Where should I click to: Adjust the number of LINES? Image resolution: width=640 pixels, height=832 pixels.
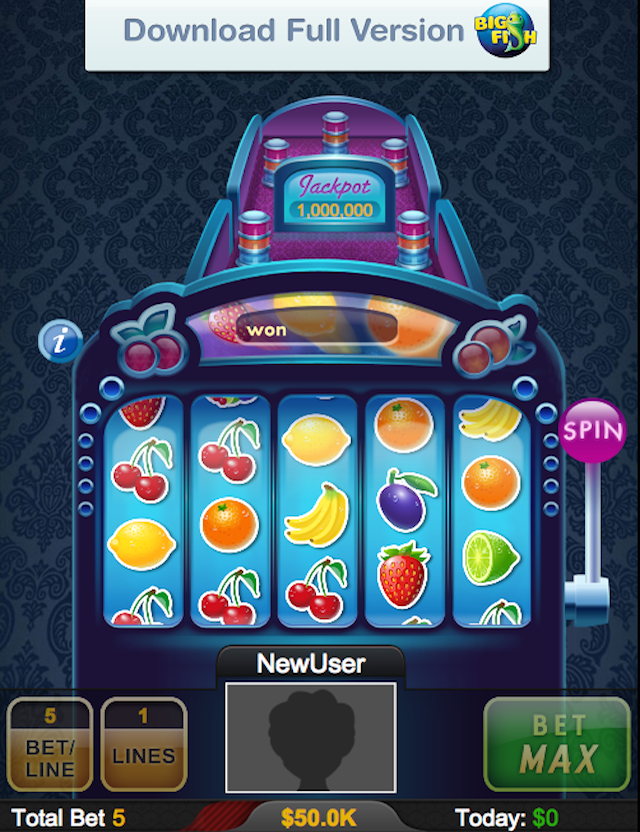point(143,745)
